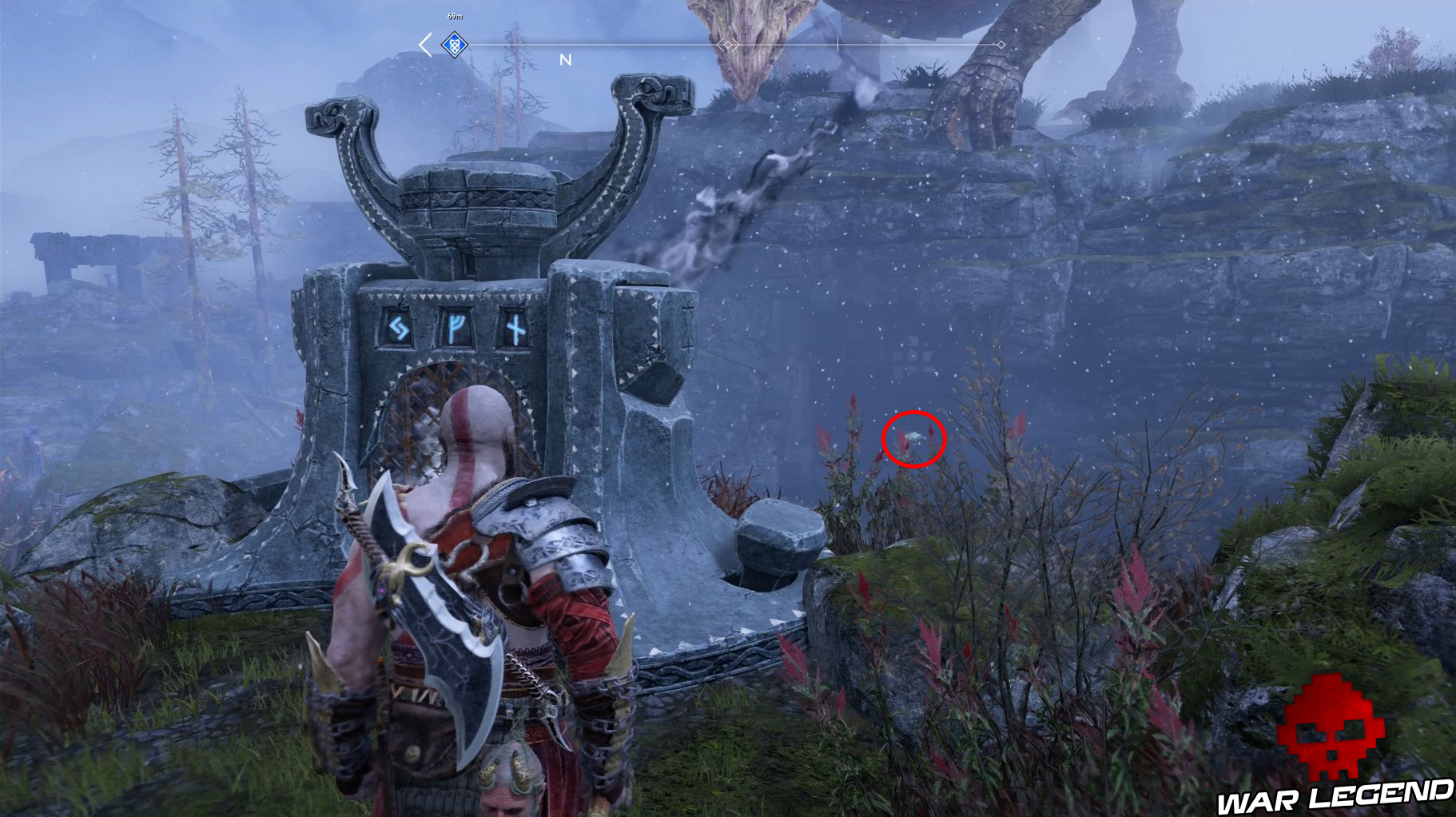The width and height of the screenshot is (1456, 817).
Task: Click the center reticle diamond on the compass bar
Action: 727,46
